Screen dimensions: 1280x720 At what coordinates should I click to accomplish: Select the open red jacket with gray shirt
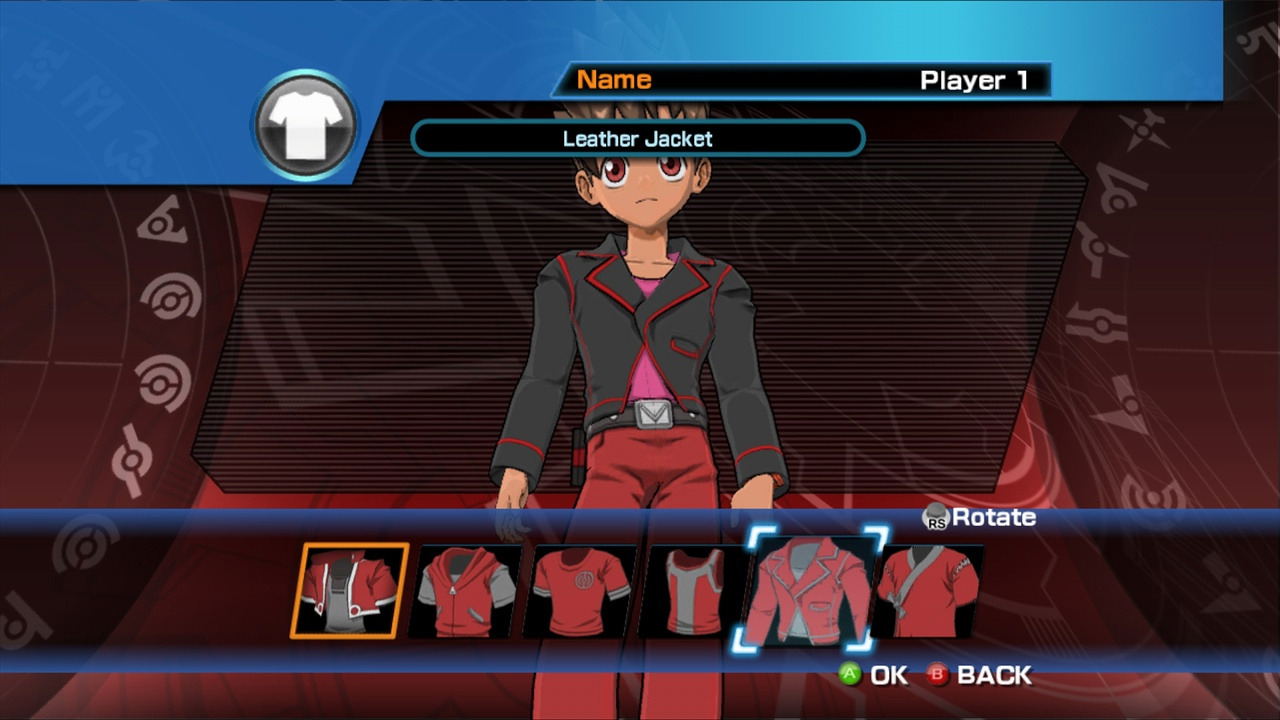coord(349,591)
